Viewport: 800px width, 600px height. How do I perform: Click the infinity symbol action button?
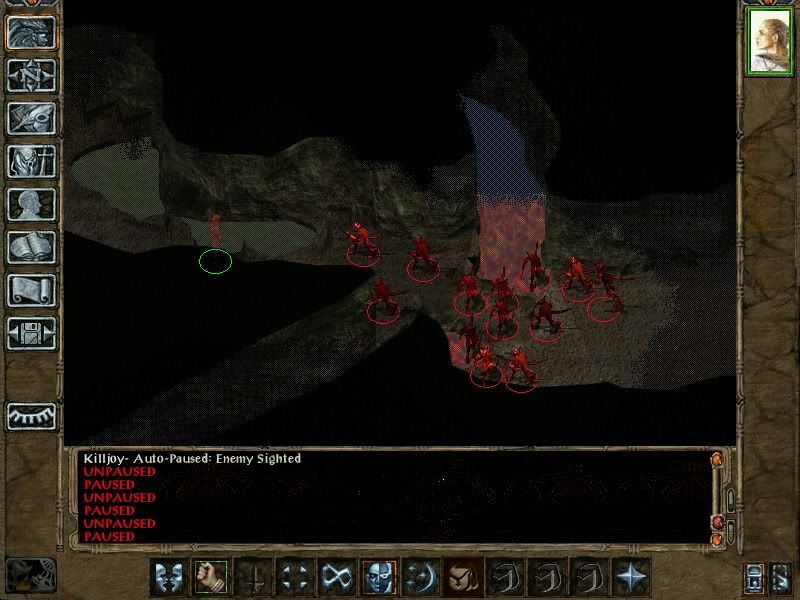336,576
